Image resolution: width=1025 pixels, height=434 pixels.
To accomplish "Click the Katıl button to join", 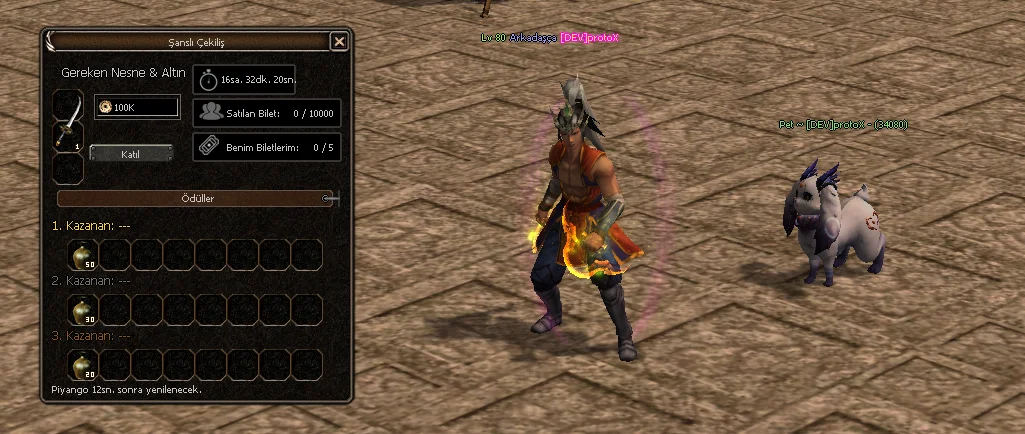I will tap(131, 153).
